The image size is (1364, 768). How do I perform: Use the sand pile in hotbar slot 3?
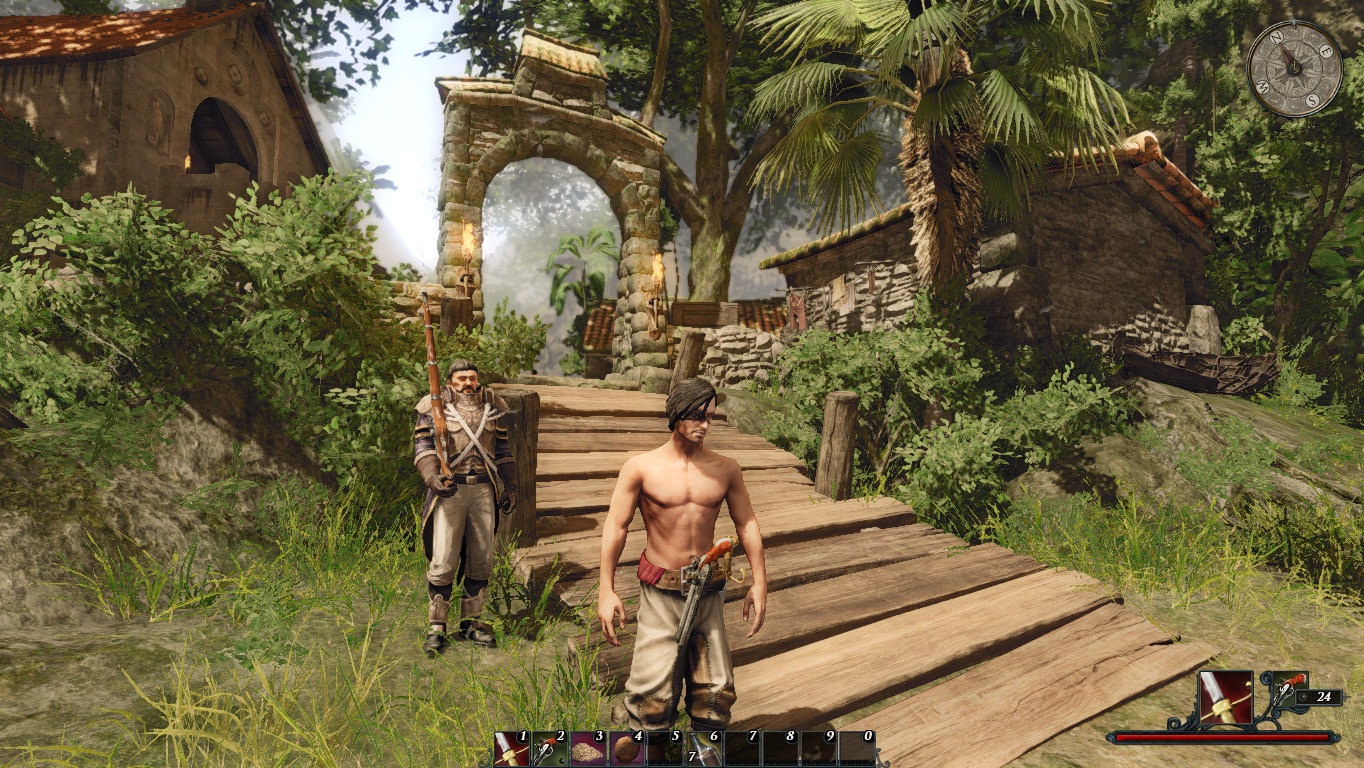coord(587,748)
